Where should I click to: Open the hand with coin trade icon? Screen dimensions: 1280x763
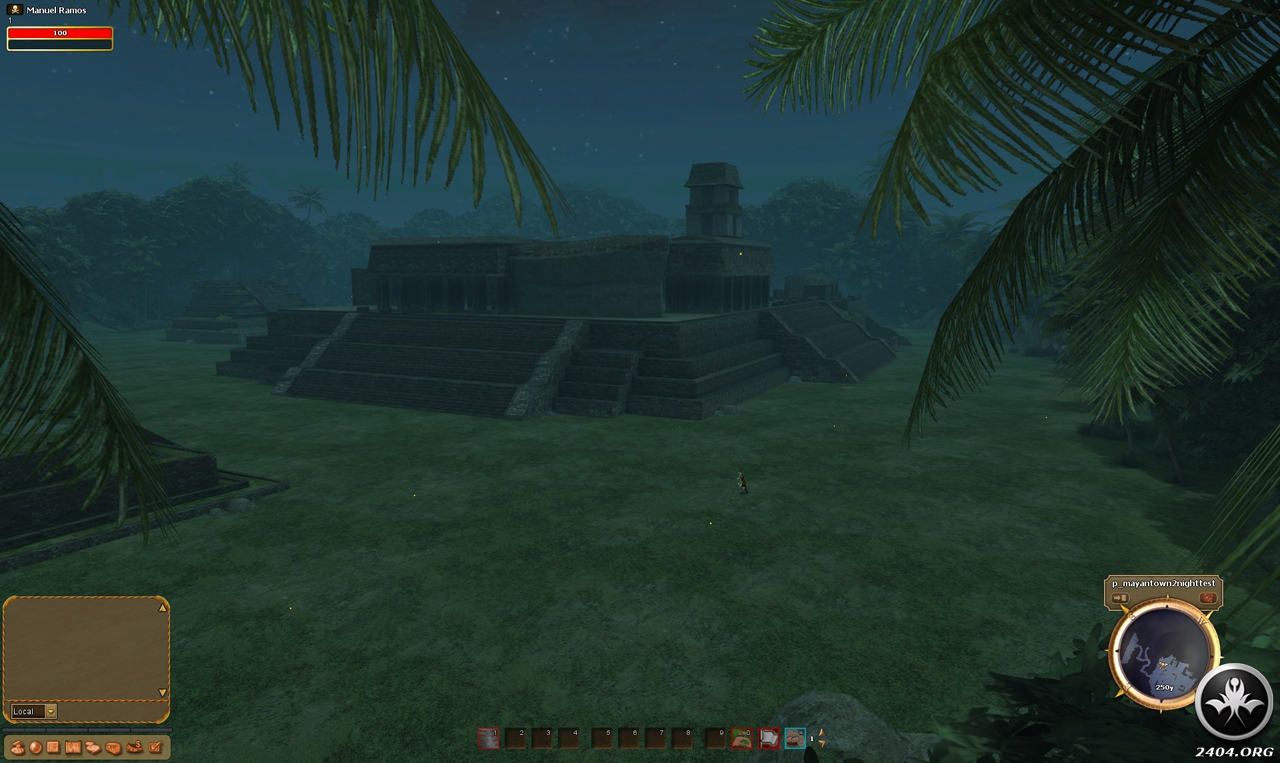click(x=134, y=748)
